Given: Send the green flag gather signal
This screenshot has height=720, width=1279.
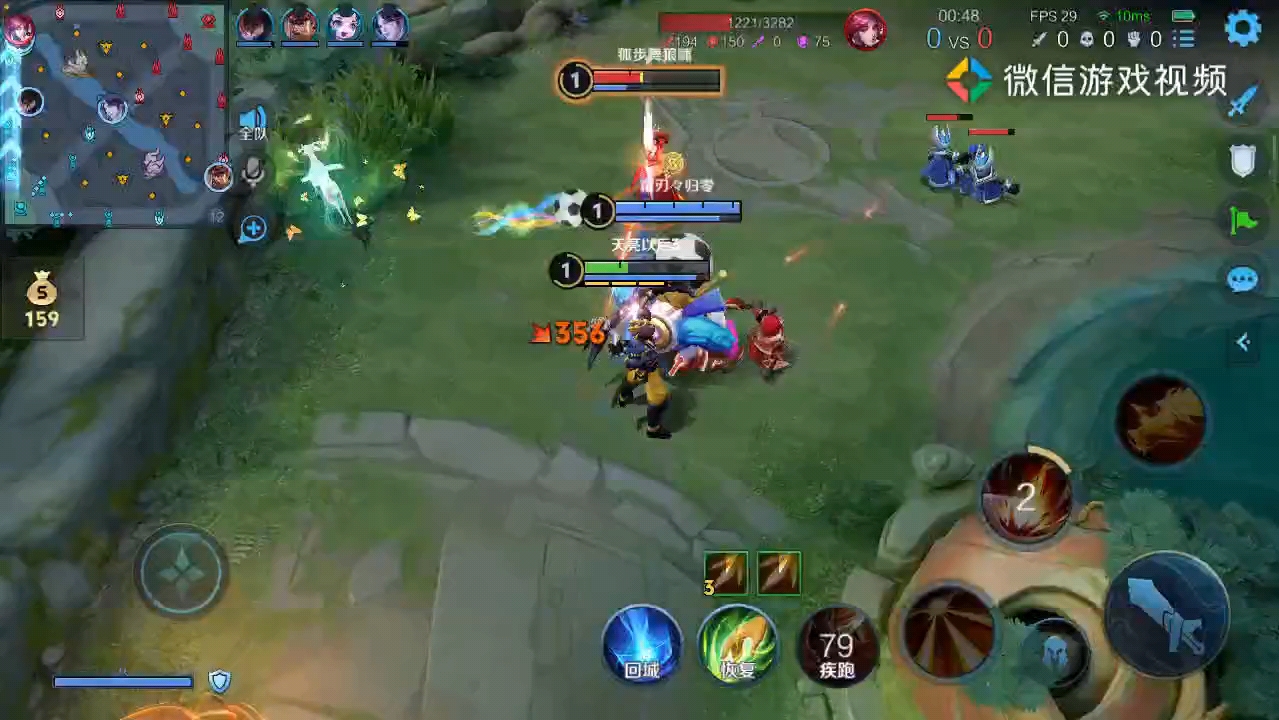Looking at the screenshot, I should coord(1242,219).
